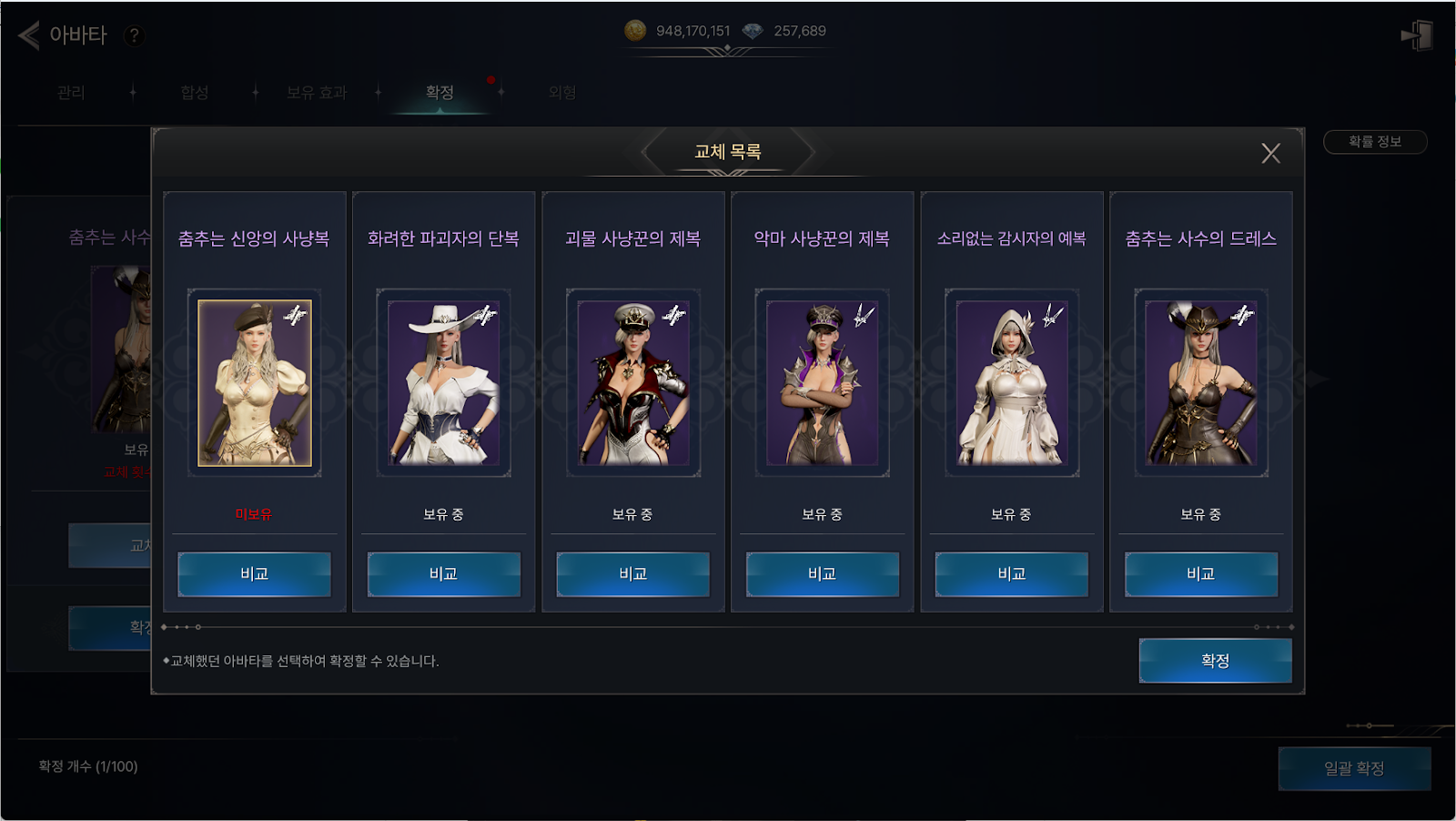Click 비교 under 화려한 파괴자의 단복
1456x821 pixels.
click(444, 574)
